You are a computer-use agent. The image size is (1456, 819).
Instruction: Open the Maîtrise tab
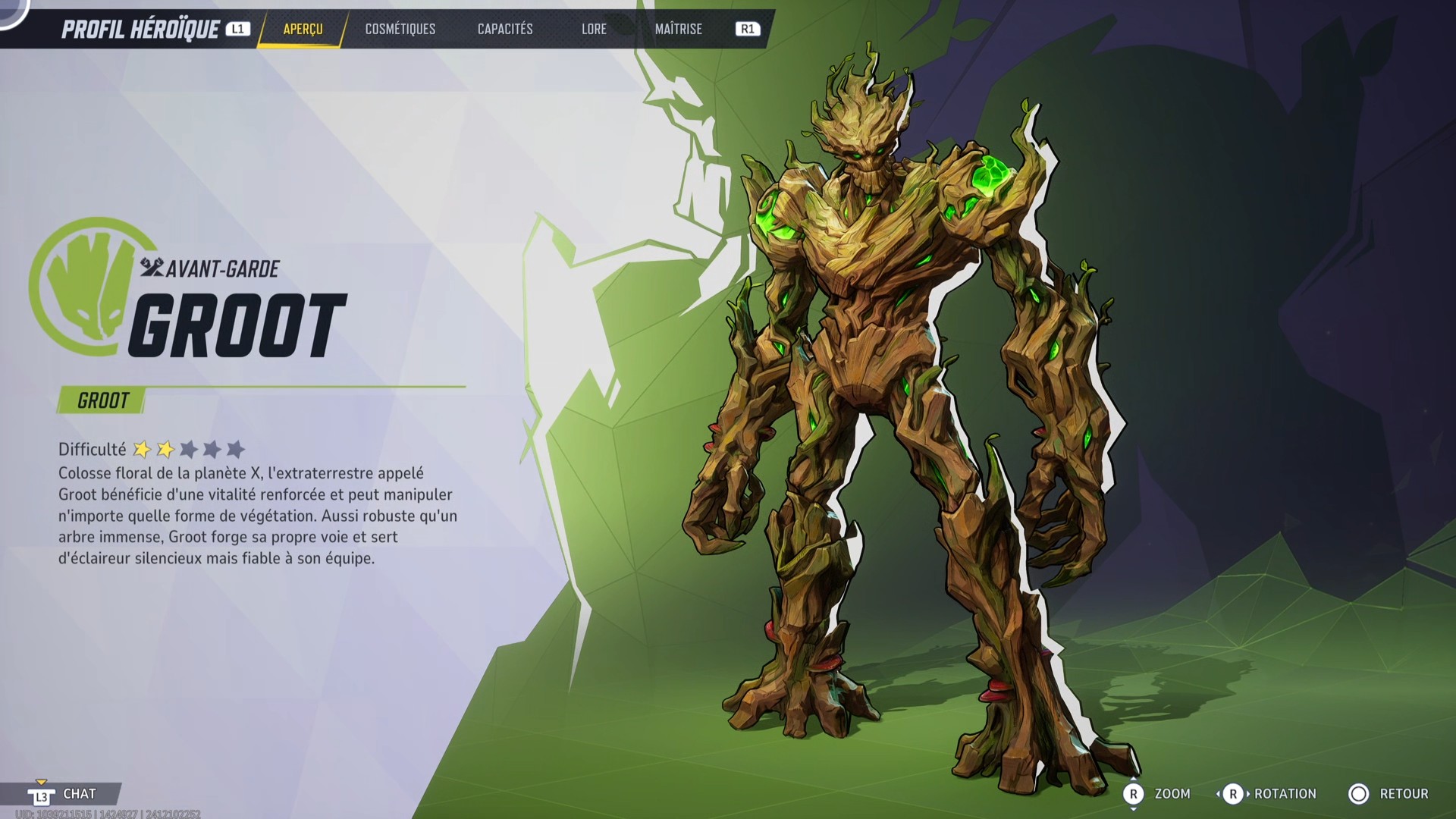(678, 29)
